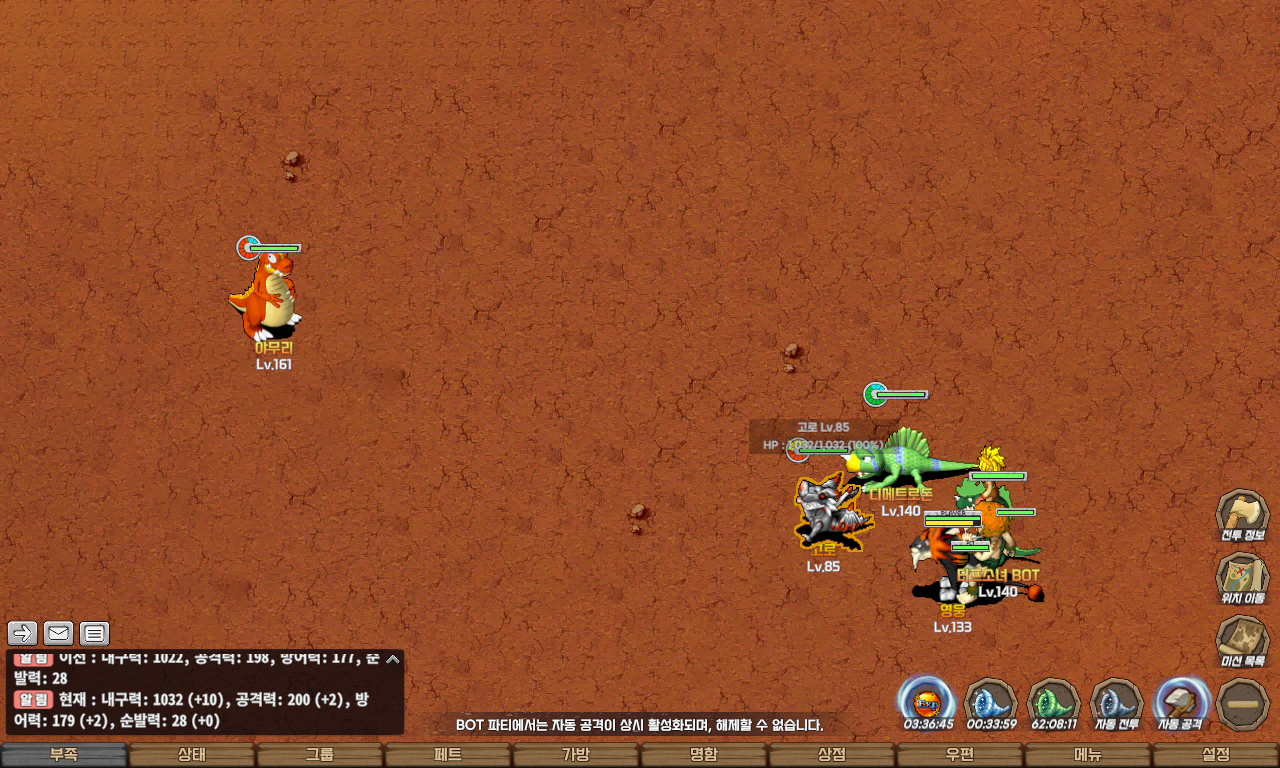Open the 그룹 (group) menu
1280x768 pixels.
pyautogui.click(x=320, y=755)
